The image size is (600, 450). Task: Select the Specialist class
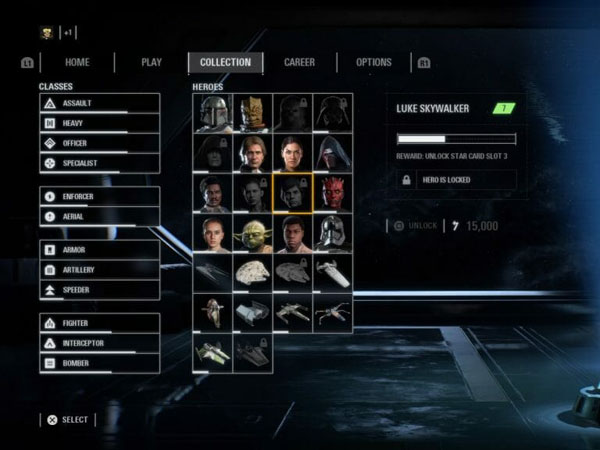[x=99, y=163]
